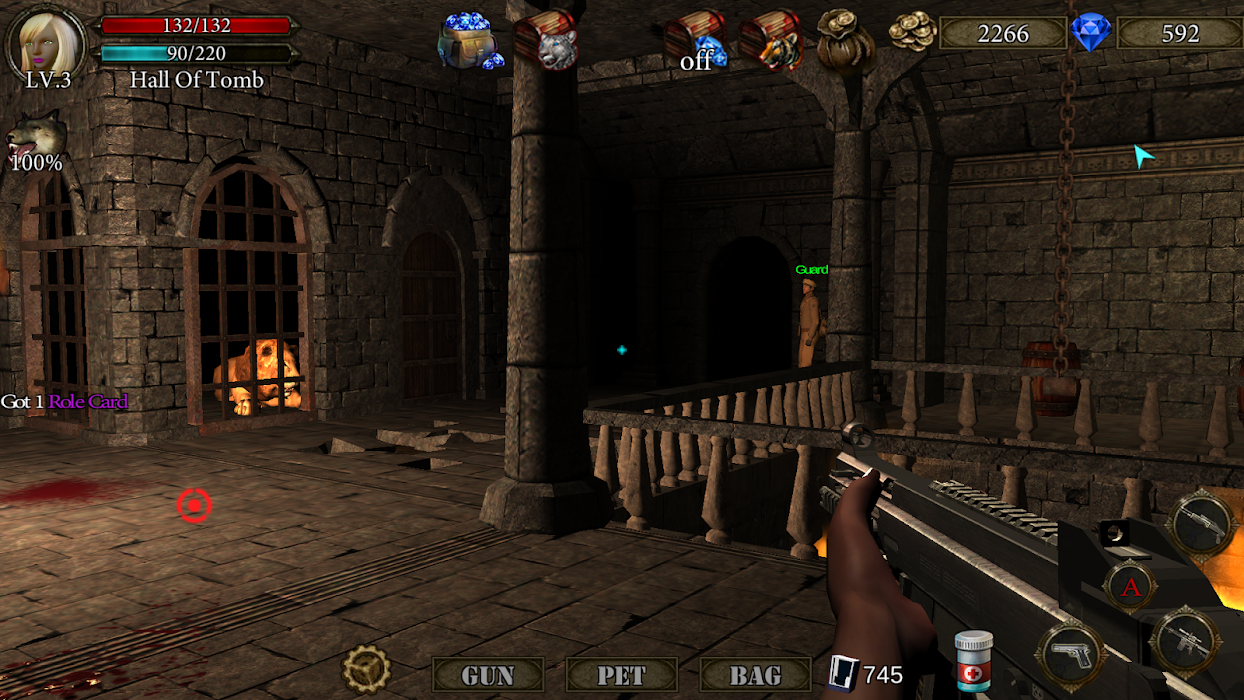Toggle the red A auto-fire button
Image resolution: width=1244 pixels, height=700 pixels.
(x=1131, y=586)
